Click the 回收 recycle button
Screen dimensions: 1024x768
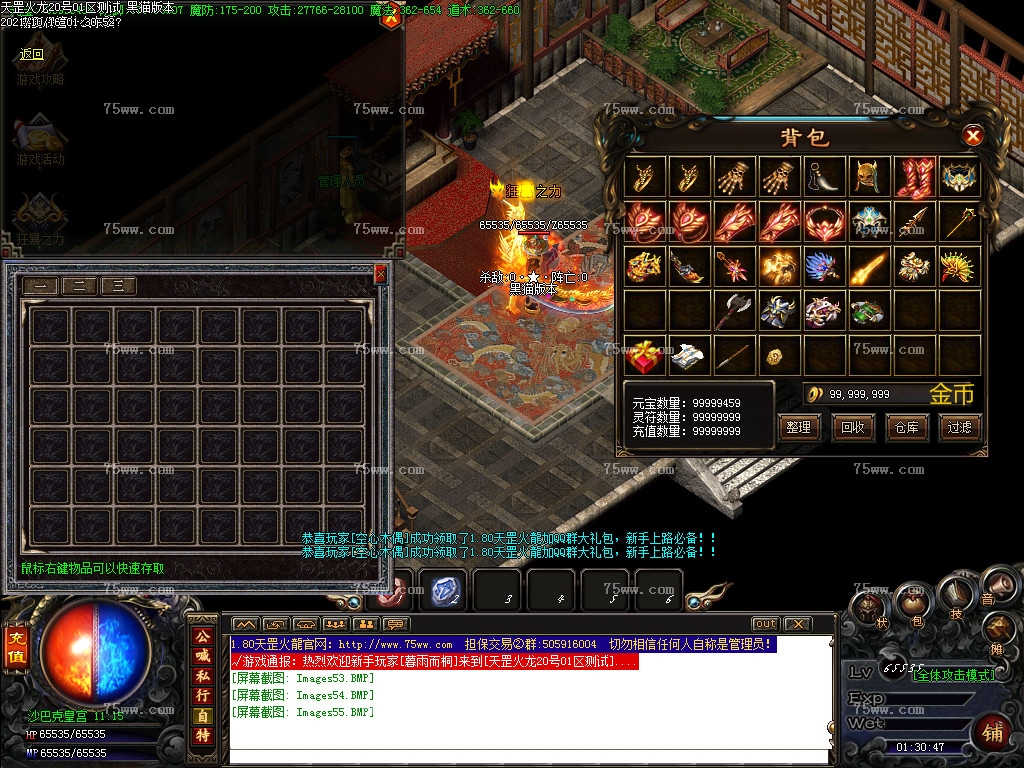852,428
